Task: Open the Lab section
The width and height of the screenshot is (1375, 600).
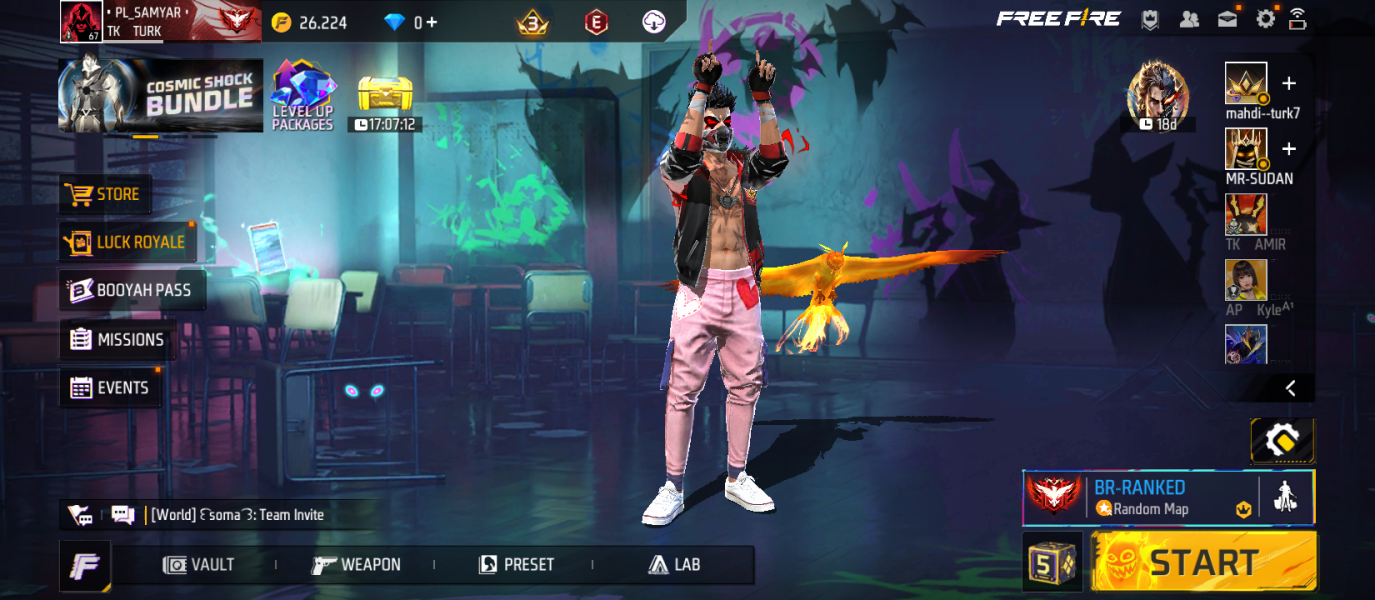Action: pos(674,565)
